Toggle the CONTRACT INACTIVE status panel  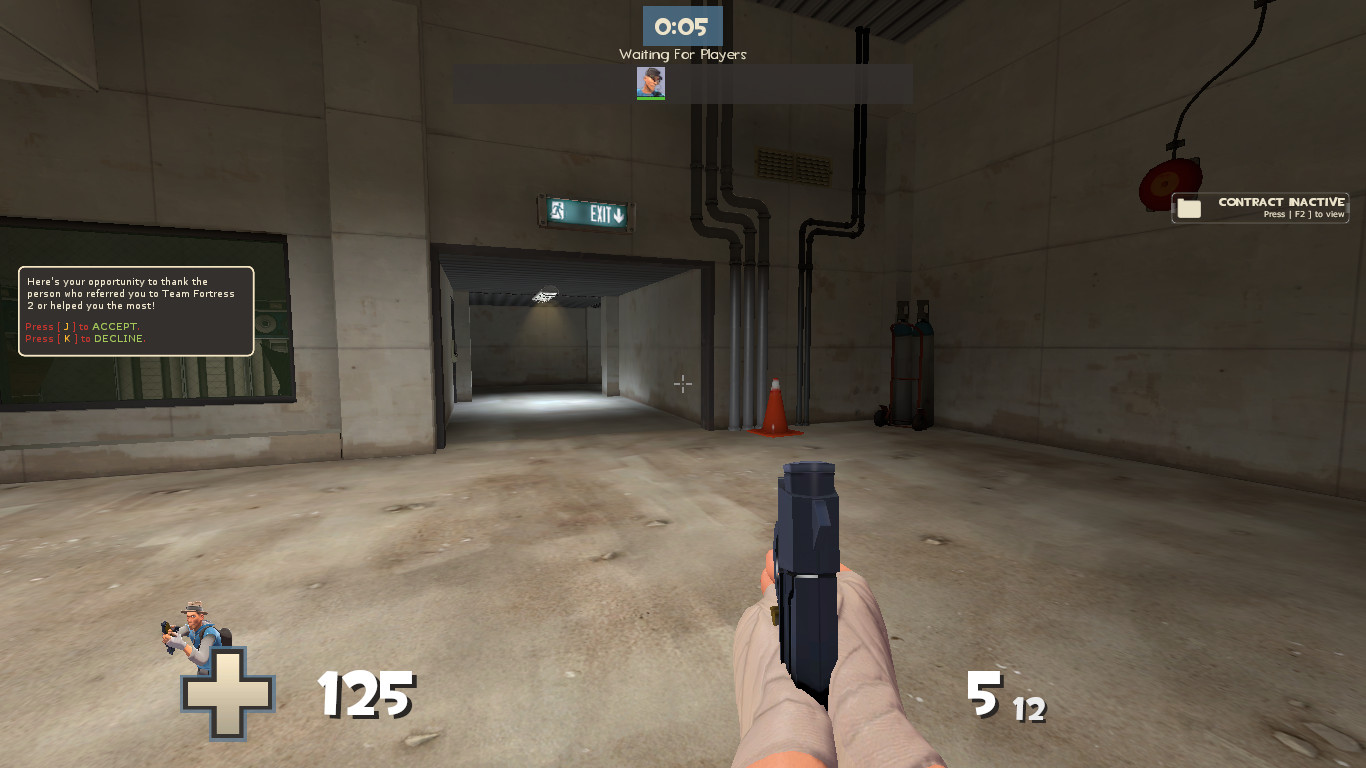[x=1259, y=207]
